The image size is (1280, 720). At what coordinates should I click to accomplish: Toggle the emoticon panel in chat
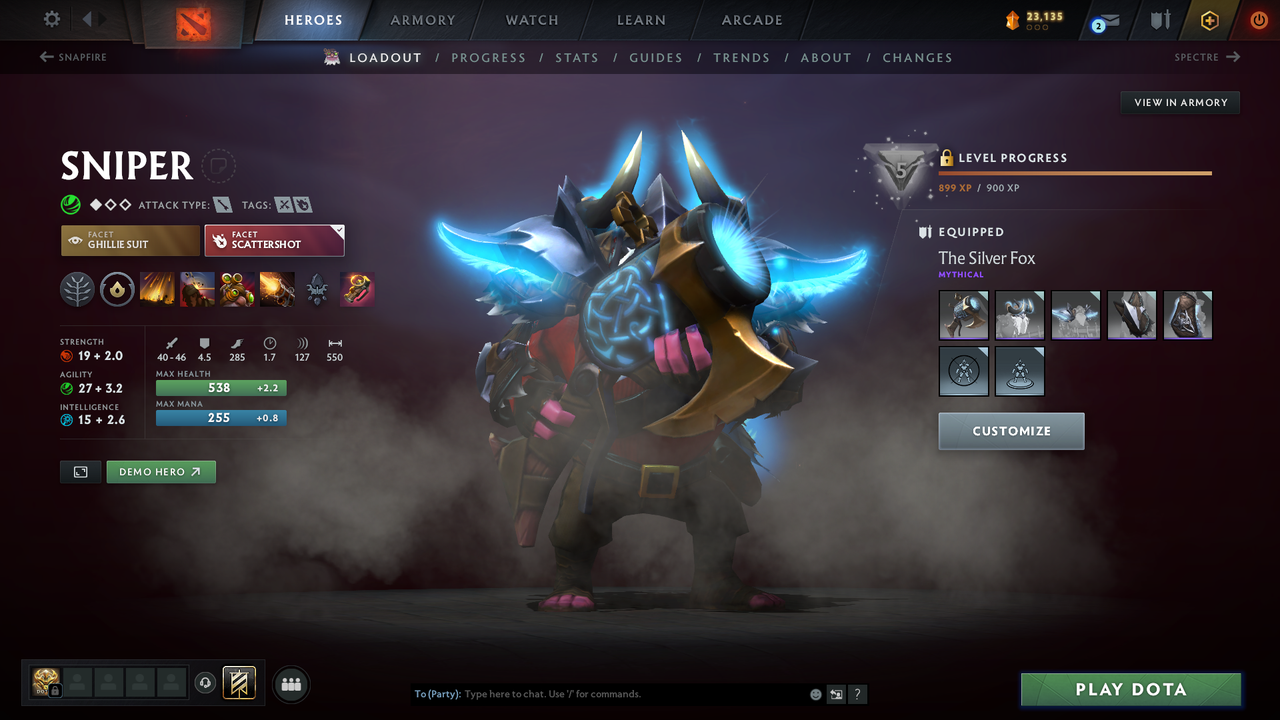(815, 693)
